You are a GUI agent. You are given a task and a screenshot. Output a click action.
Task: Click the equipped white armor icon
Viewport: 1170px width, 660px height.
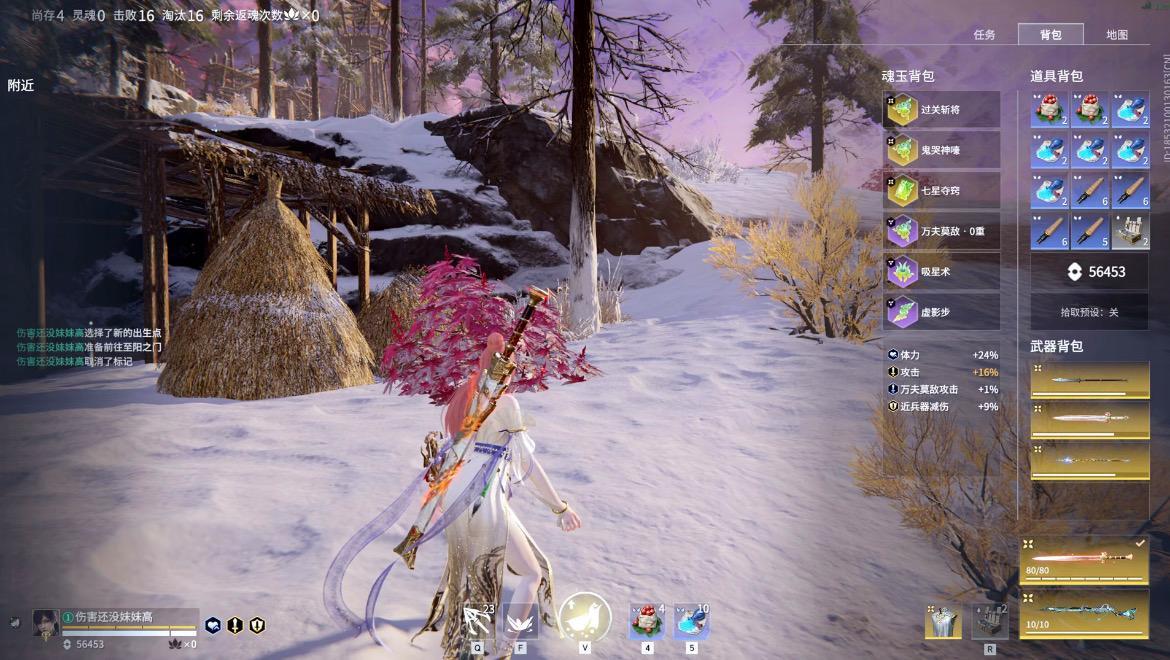click(943, 621)
